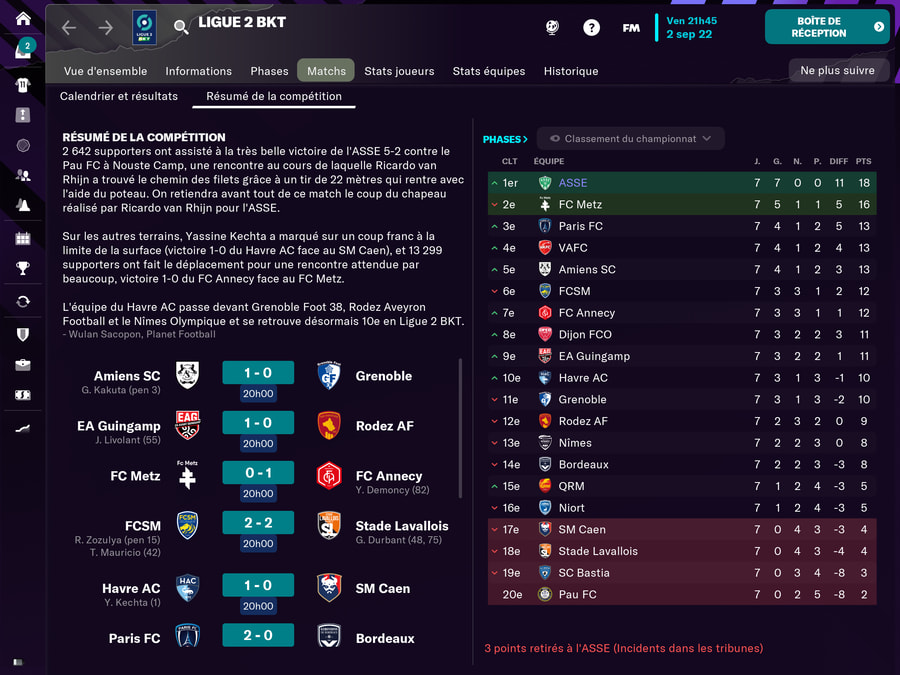Open the Boîte de réception inbox button
This screenshot has height=675, width=900.
826,27
